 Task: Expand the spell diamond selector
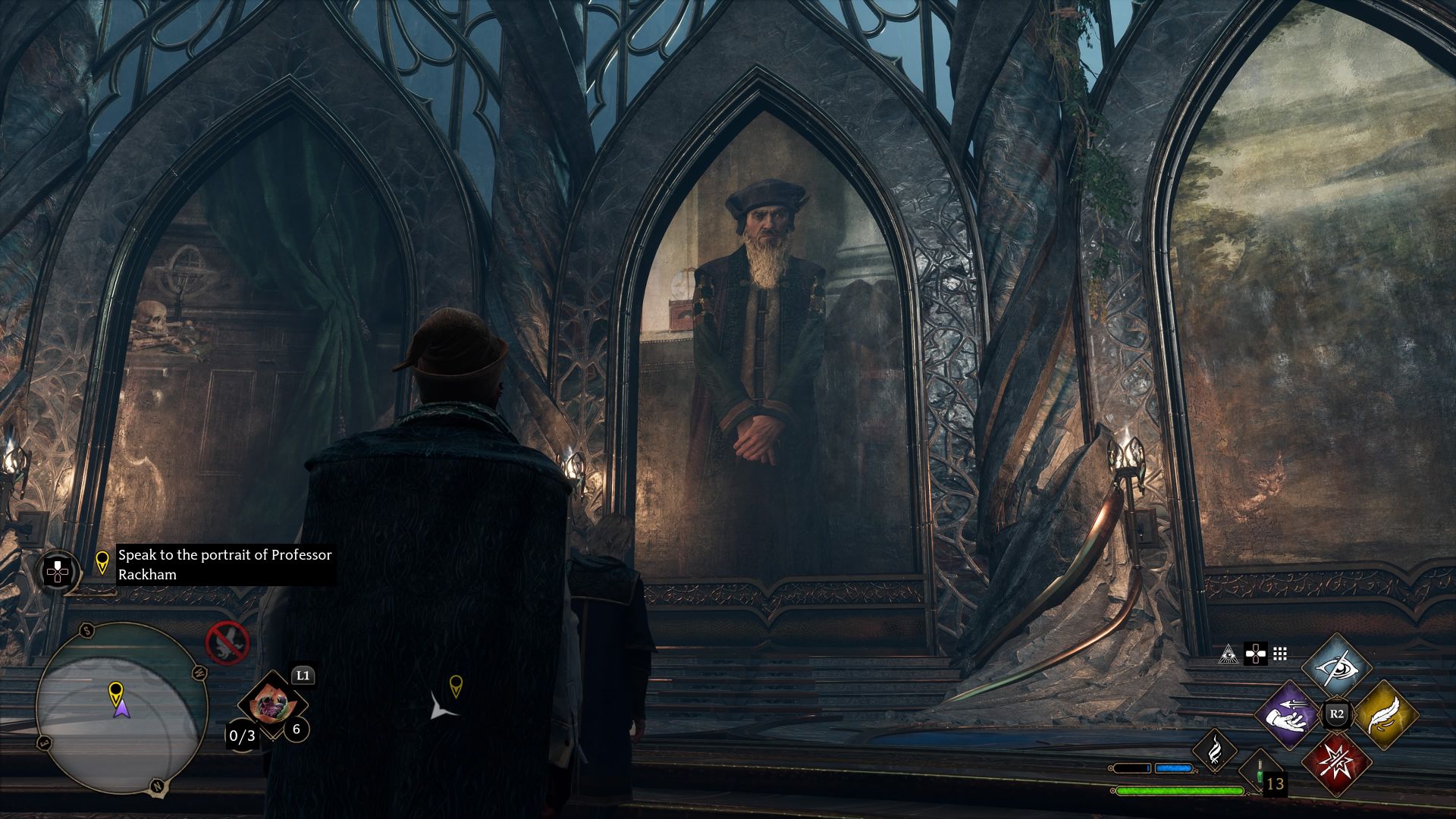1336,712
